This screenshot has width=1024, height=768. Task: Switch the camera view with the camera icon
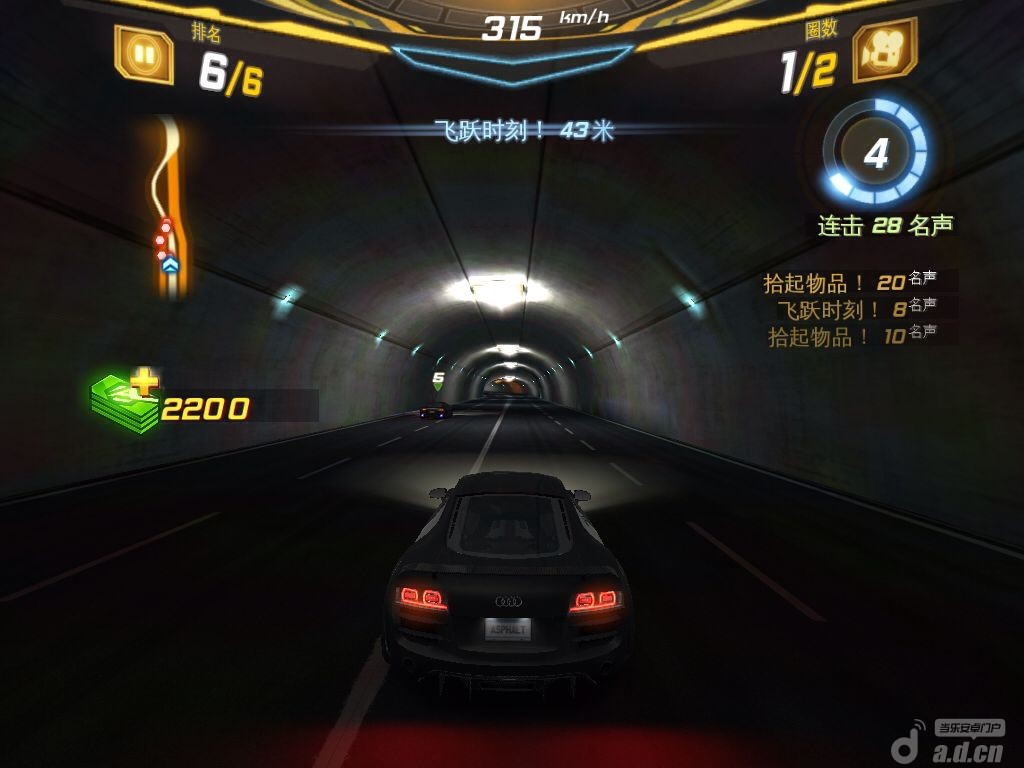point(884,51)
